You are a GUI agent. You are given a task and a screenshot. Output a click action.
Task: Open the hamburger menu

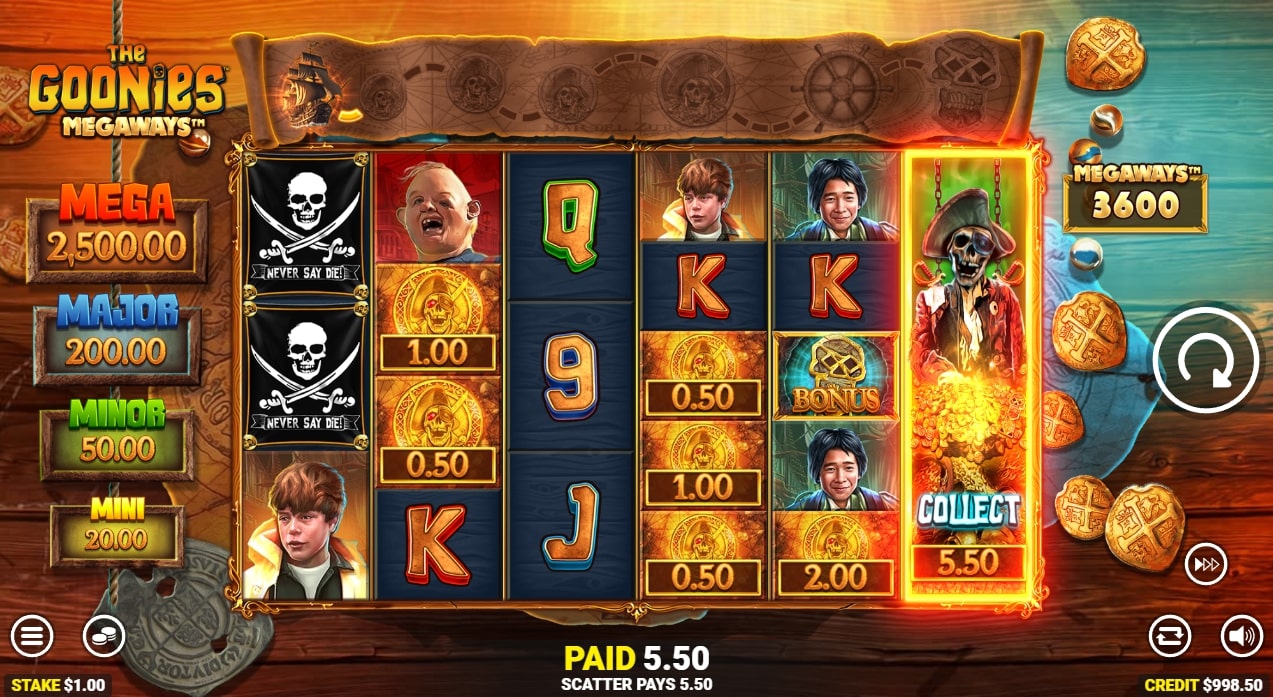pyautogui.click(x=32, y=635)
